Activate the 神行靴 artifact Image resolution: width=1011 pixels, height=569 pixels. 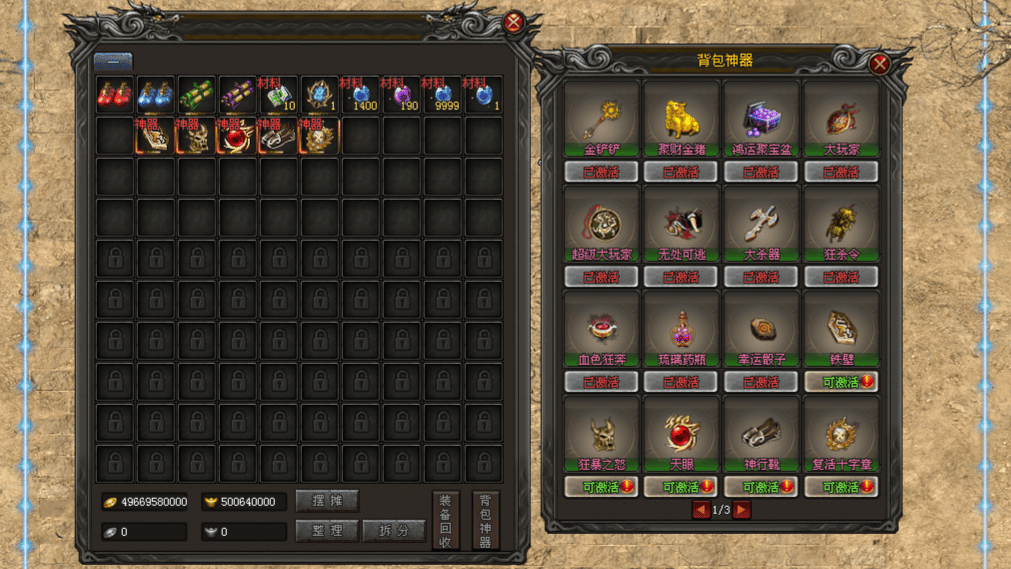pos(761,487)
